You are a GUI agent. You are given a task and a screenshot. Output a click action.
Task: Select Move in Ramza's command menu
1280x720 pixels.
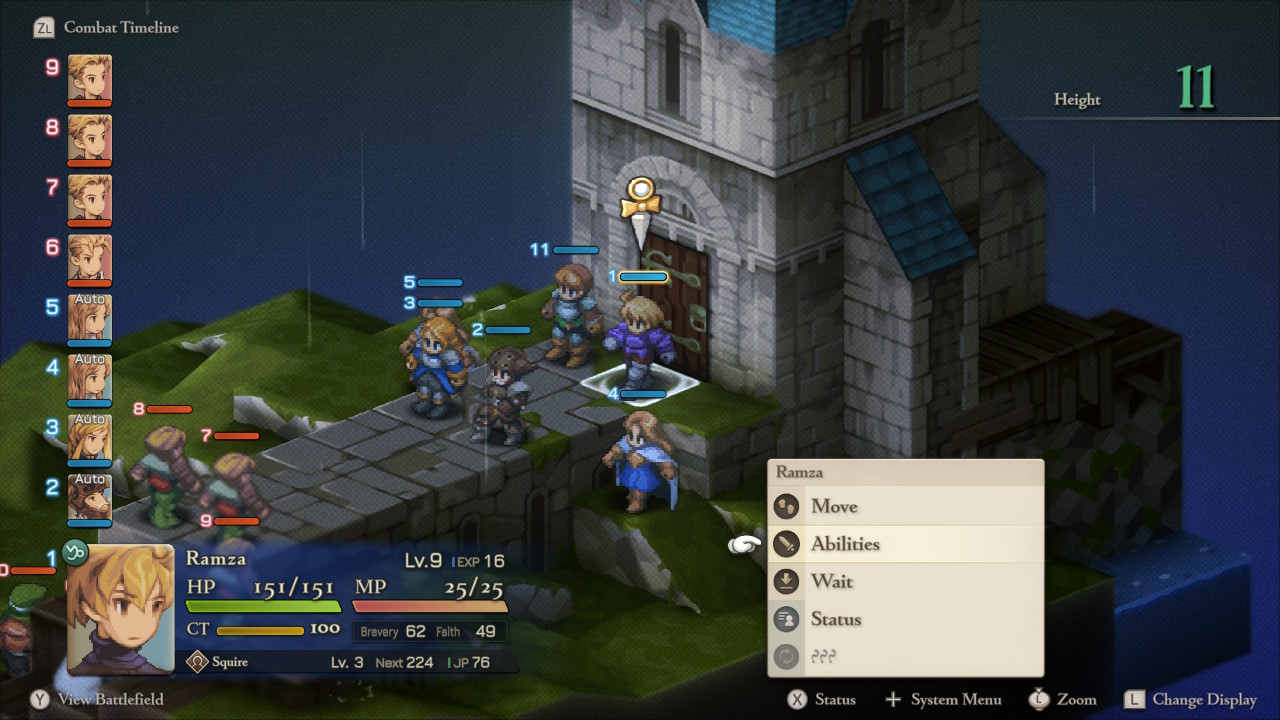click(x=834, y=506)
